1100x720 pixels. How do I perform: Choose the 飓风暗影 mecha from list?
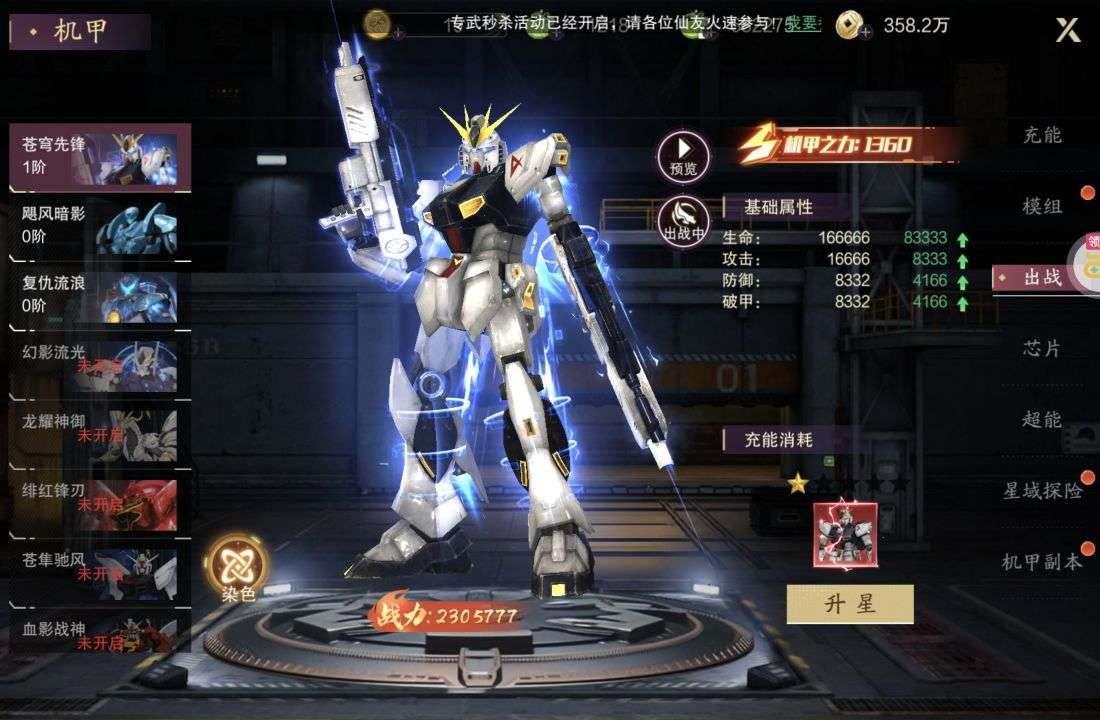coord(100,227)
